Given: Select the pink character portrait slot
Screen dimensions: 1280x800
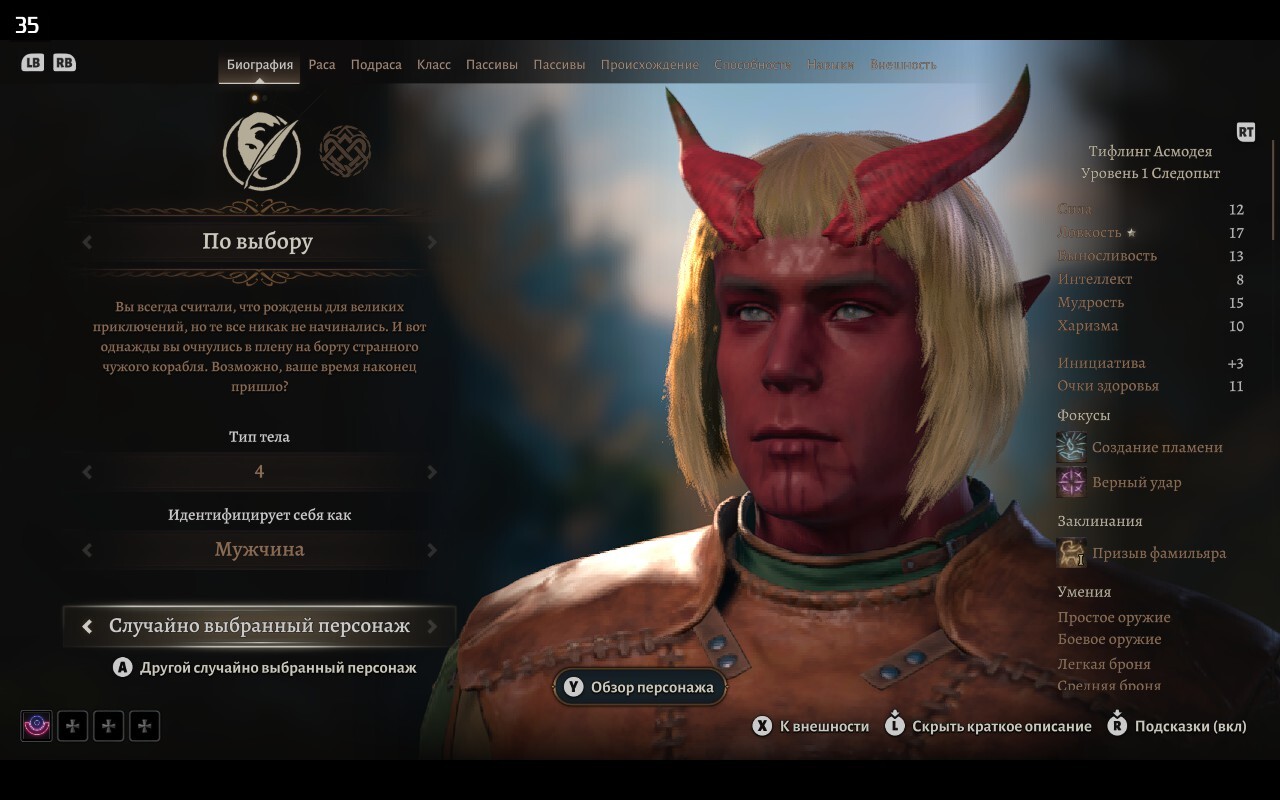Looking at the screenshot, I should pyautogui.click(x=37, y=726).
